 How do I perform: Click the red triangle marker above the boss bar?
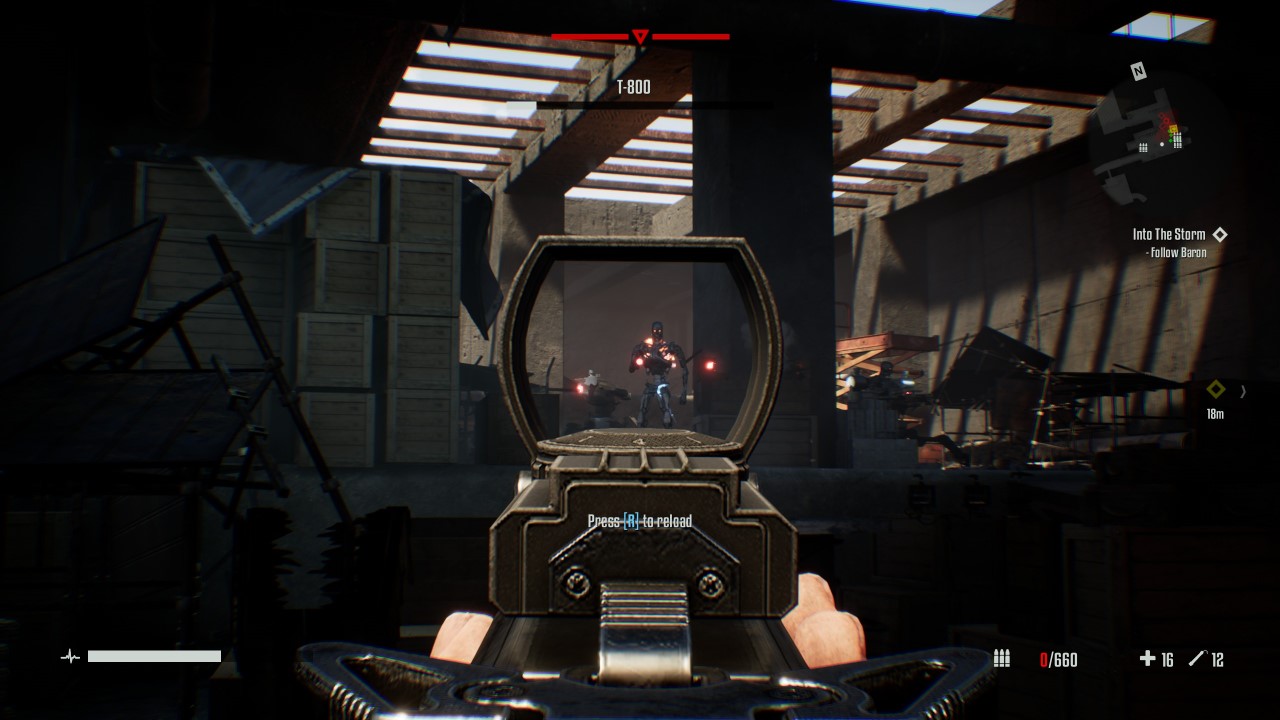pos(640,36)
